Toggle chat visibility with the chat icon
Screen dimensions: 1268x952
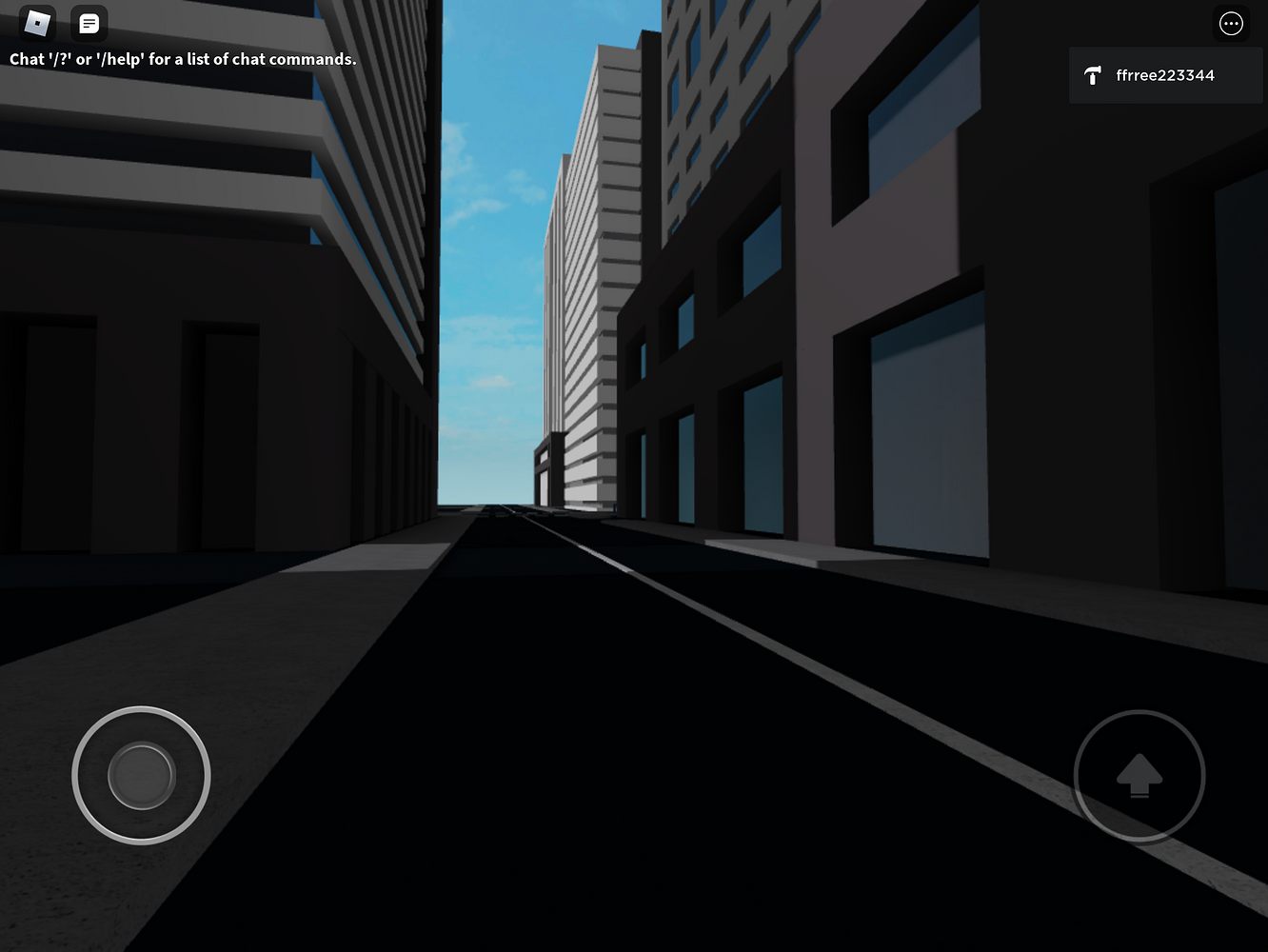click(89, 23)
